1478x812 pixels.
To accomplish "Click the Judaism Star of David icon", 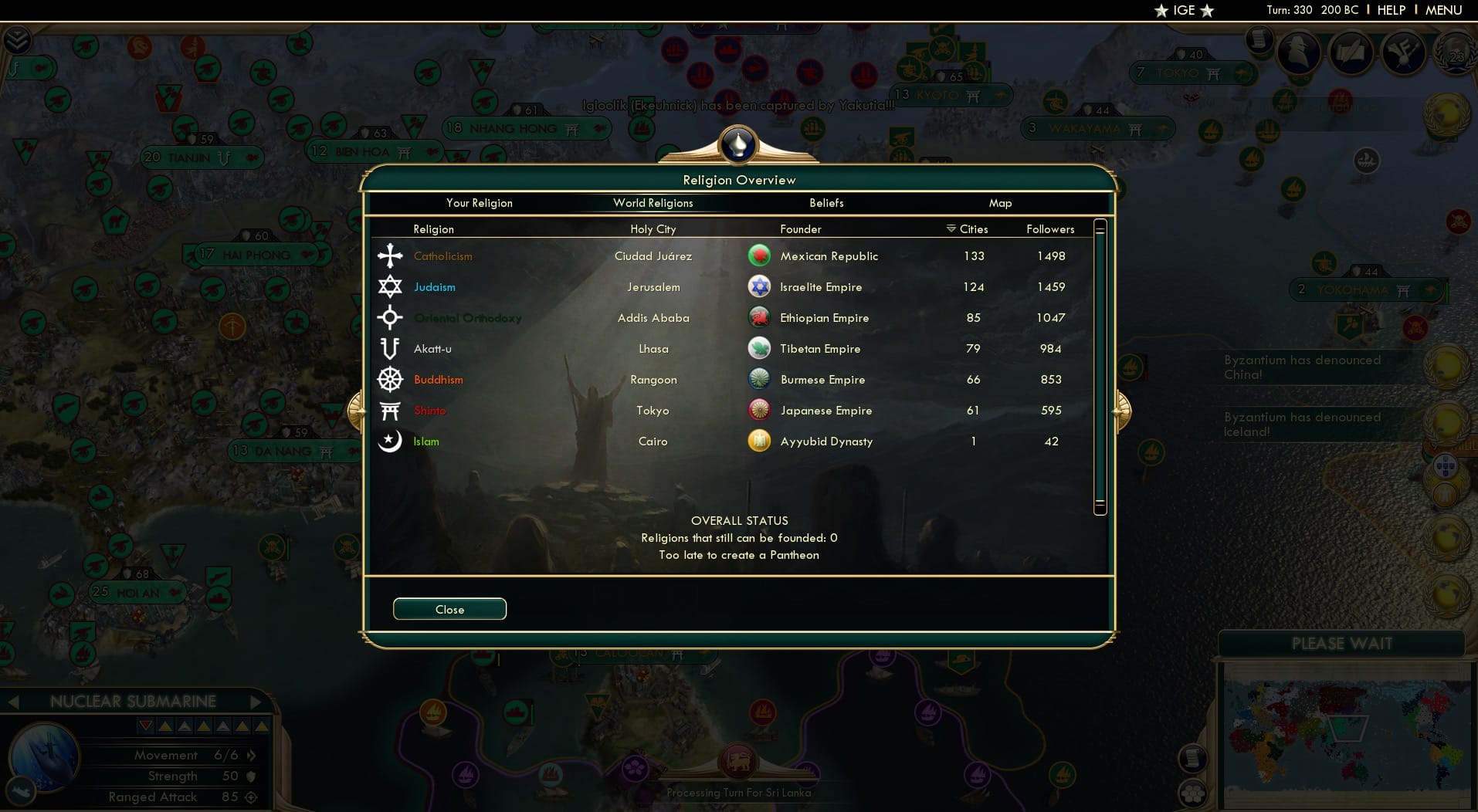I will 391,286.
